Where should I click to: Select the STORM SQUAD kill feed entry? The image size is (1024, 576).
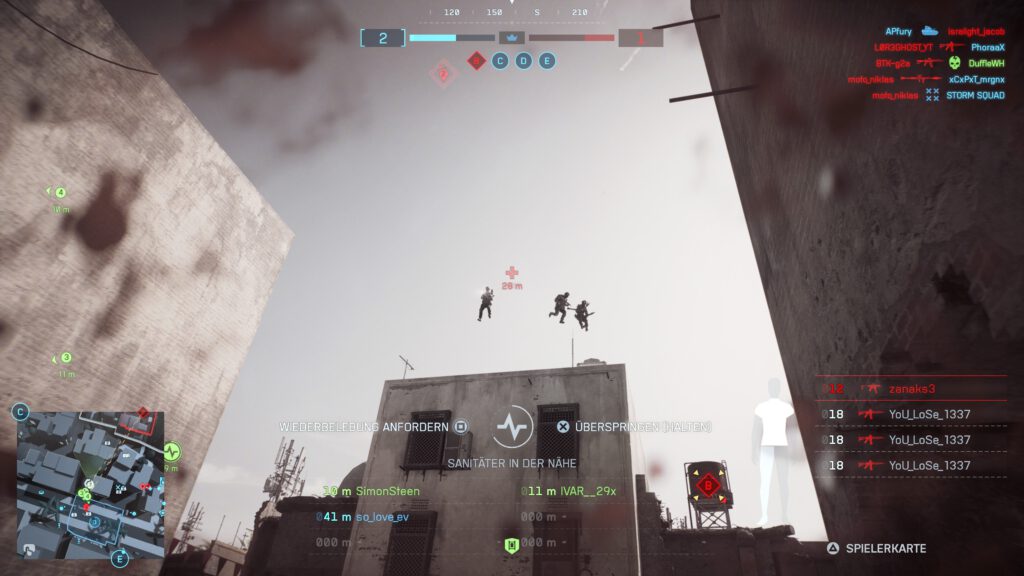tap(973, 96)
